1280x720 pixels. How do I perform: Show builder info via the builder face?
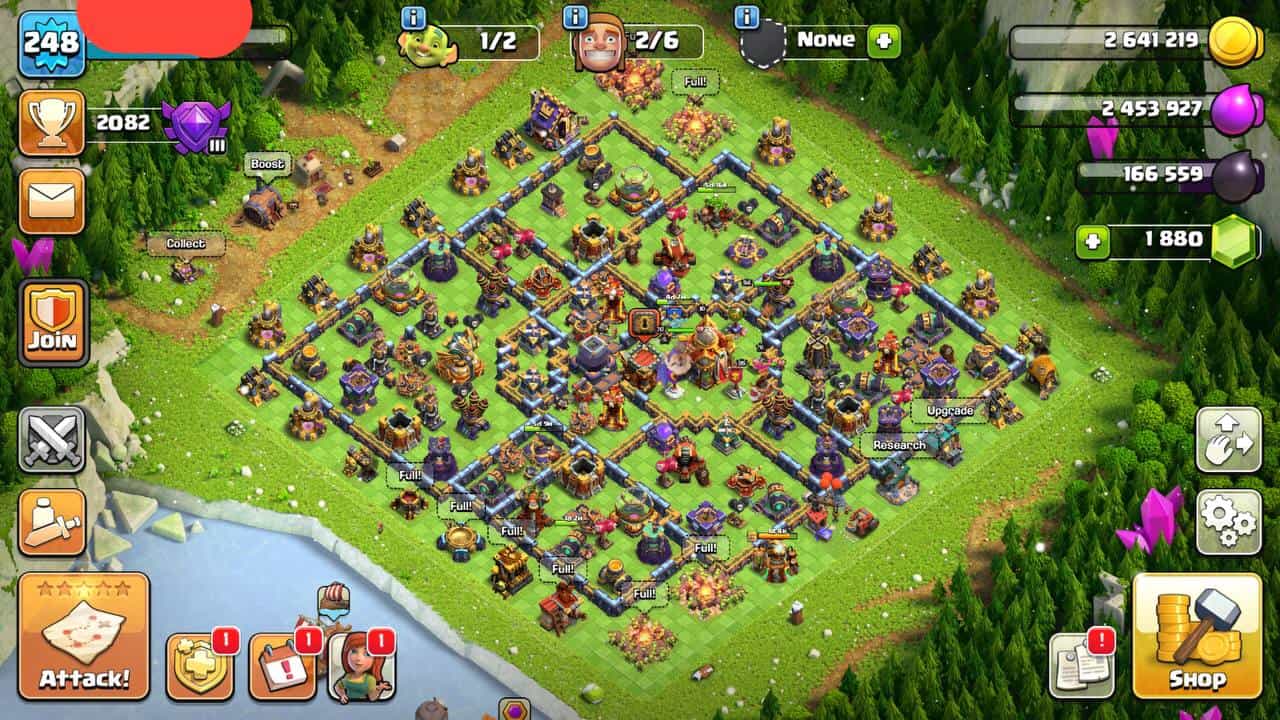[x=598, y=44]
